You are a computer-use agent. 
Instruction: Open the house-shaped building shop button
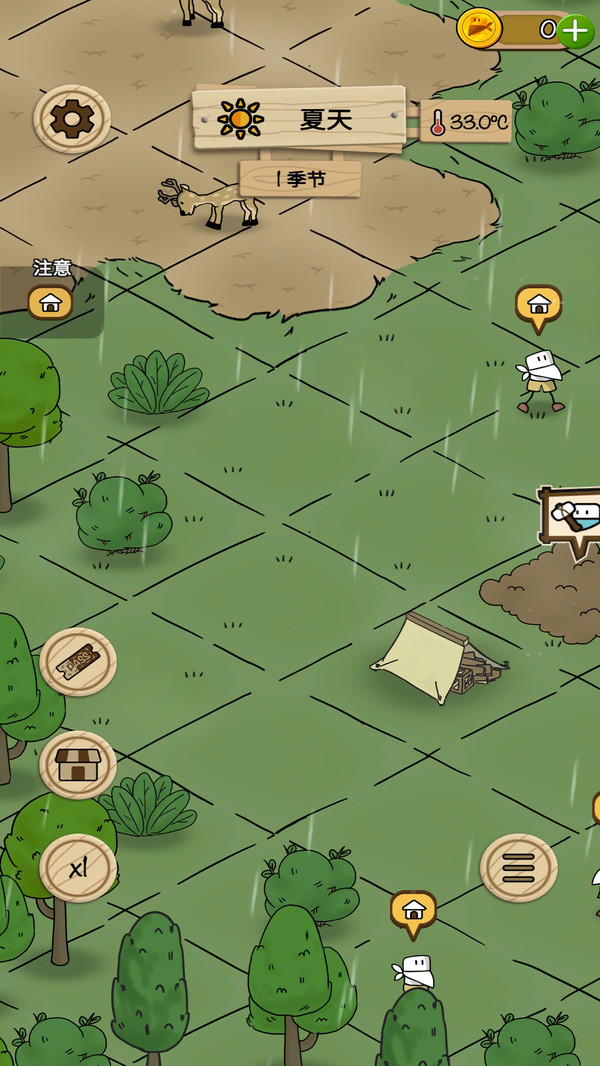(x=78, y=765)
